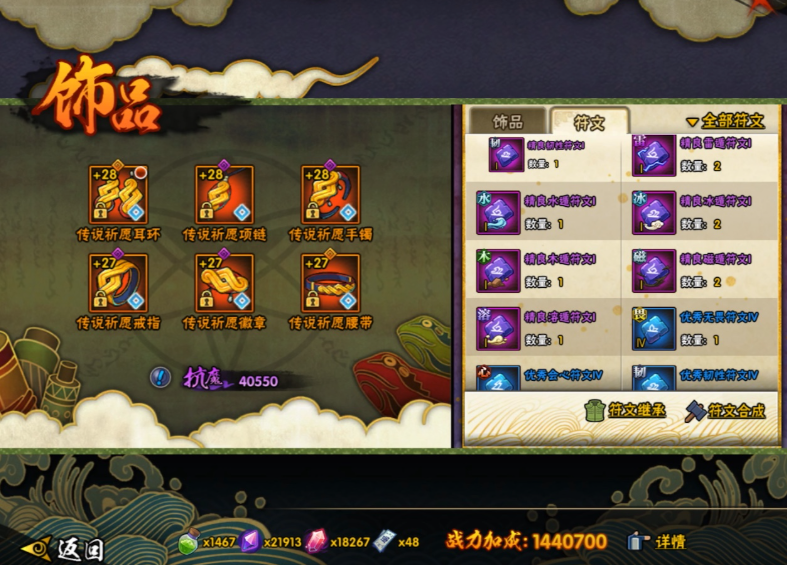
Task: Select the 传说祈愿手镯 bracelet slot
Action: point(330,195)
